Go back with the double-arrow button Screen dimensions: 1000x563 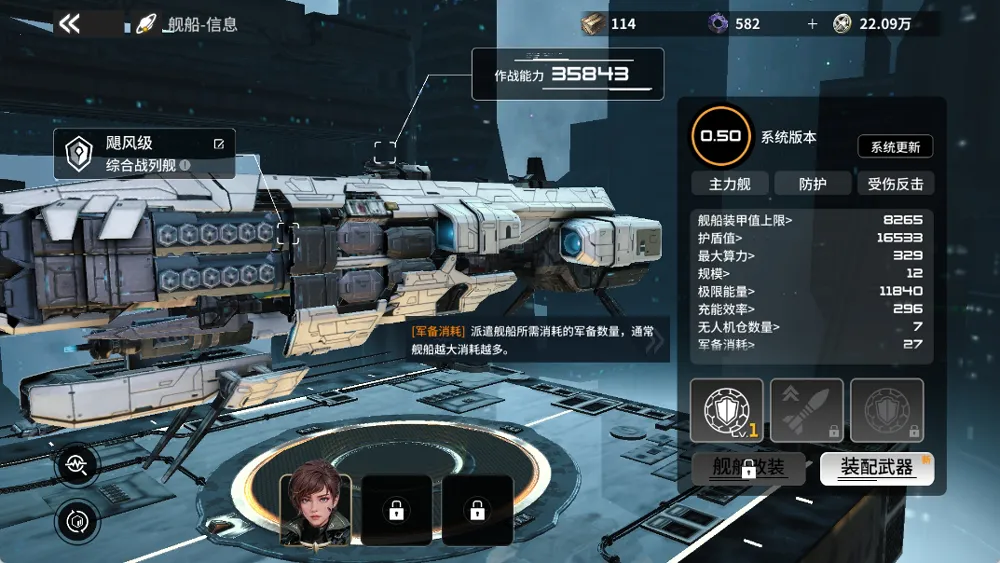pos(69,24)
